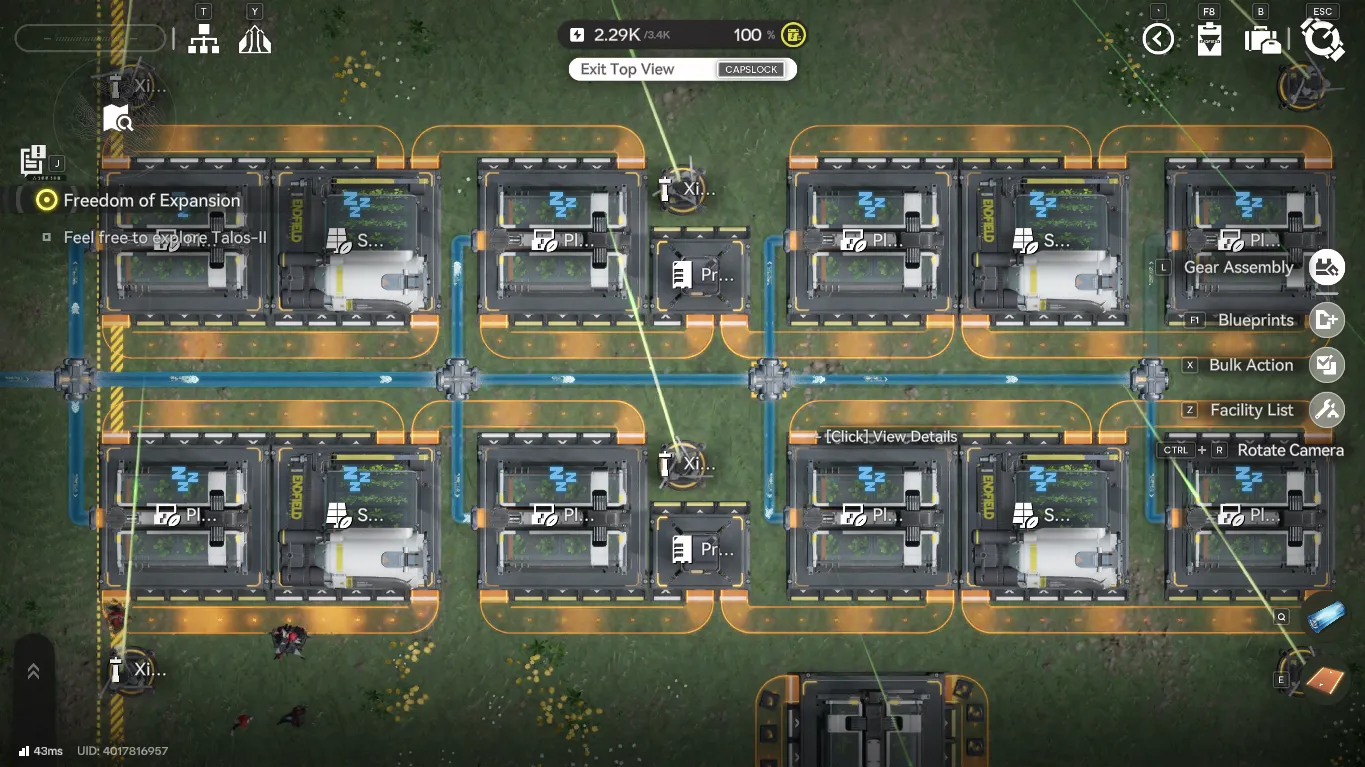Open the system menu via the ESC gear icon

1322,38
